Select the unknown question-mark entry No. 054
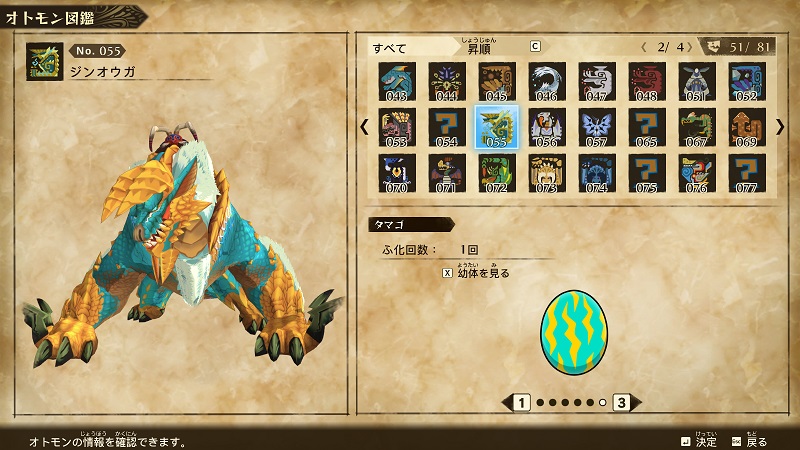Image resolution: width=800 pixels, height=450 pixels. click(447, 127)
